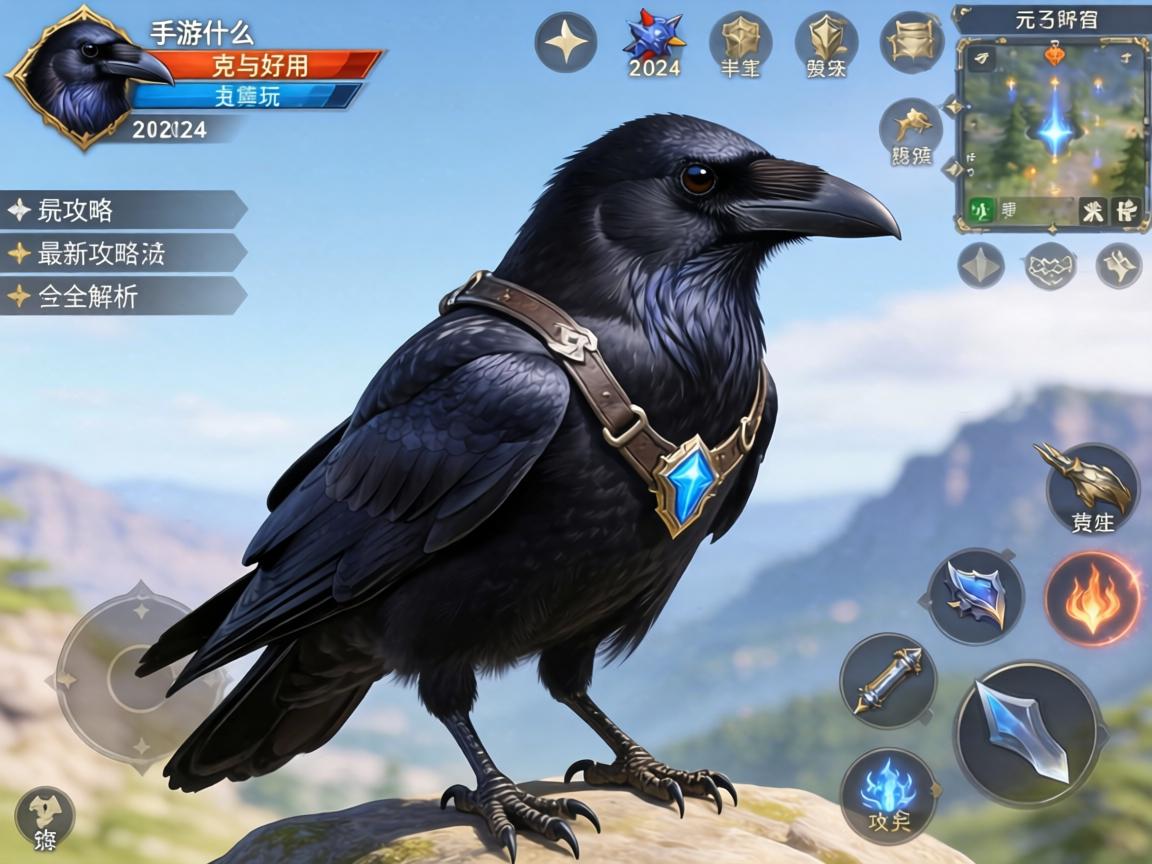Open the golden fish icon beside minimap
The image size is (1152, 864).
[910, 132]
